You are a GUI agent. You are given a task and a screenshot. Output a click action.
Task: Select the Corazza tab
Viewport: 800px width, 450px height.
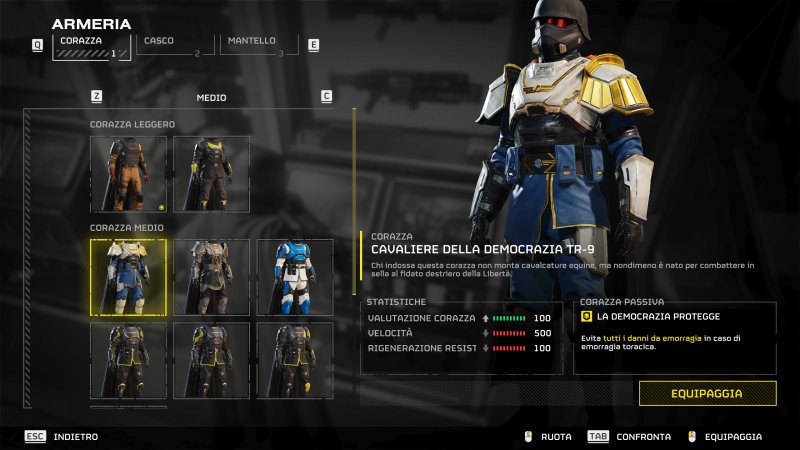[91, 45]
